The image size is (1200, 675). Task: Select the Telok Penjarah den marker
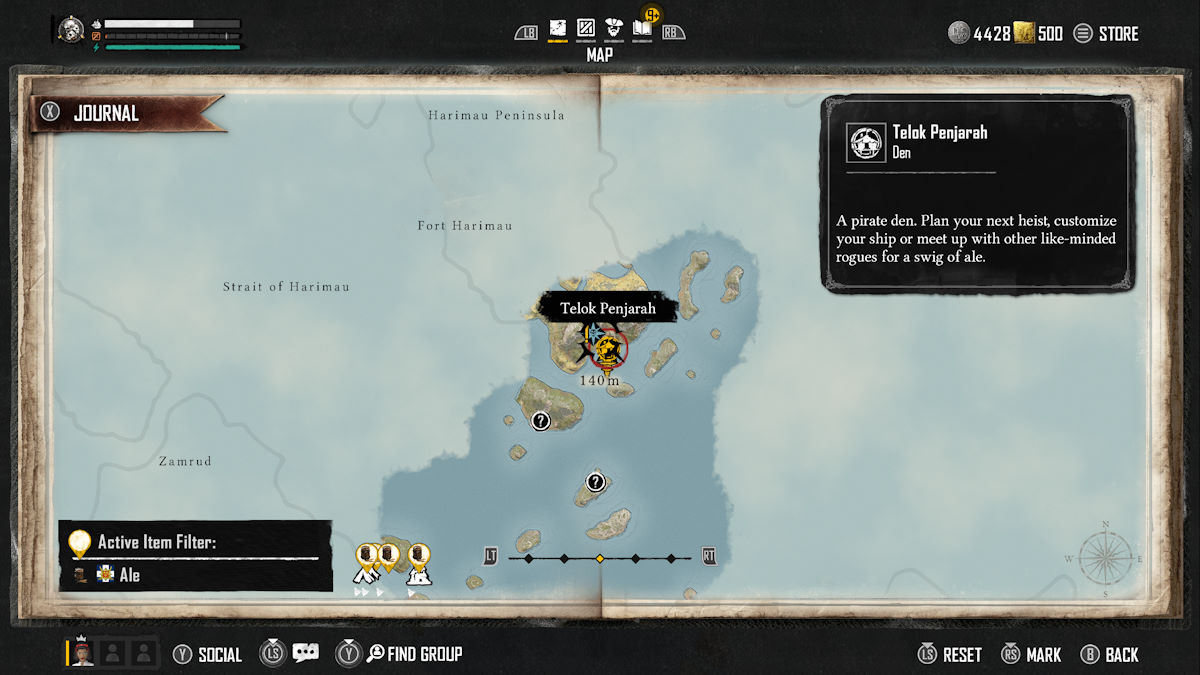(x=606, y=349)
